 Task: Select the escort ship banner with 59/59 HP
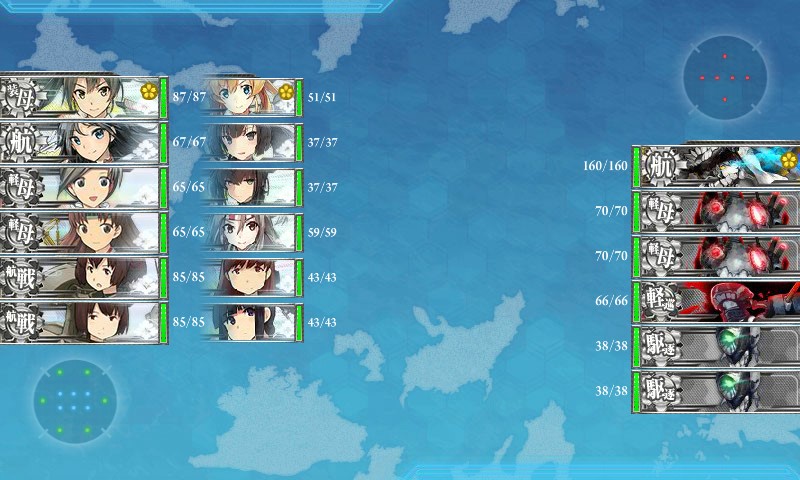tap(251, 232)
